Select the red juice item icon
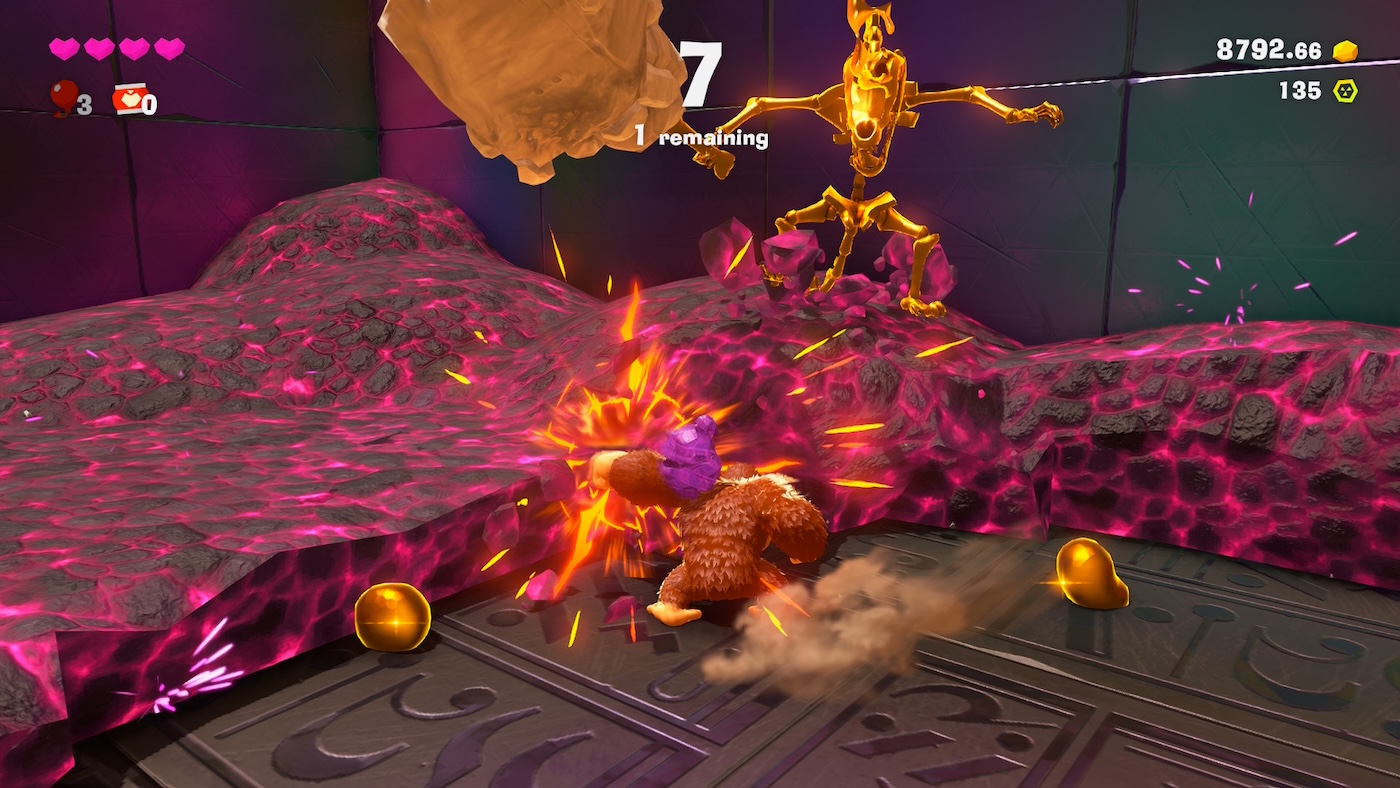1400x788 pixels. [x=130, y=99]
